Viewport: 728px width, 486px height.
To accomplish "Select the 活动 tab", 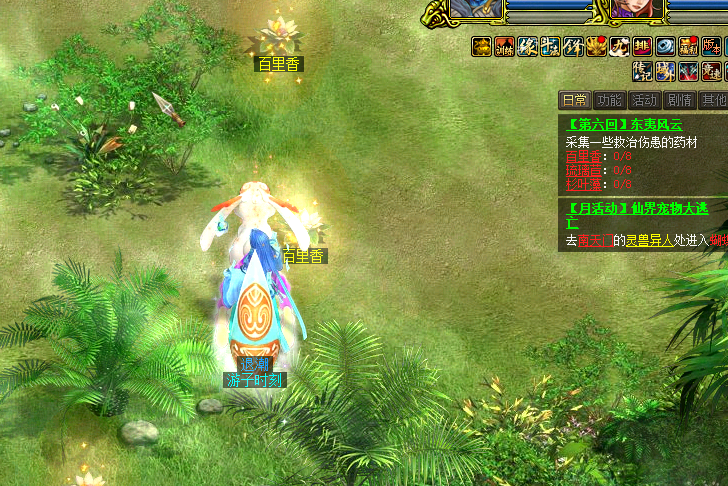I will click(644, 100).
